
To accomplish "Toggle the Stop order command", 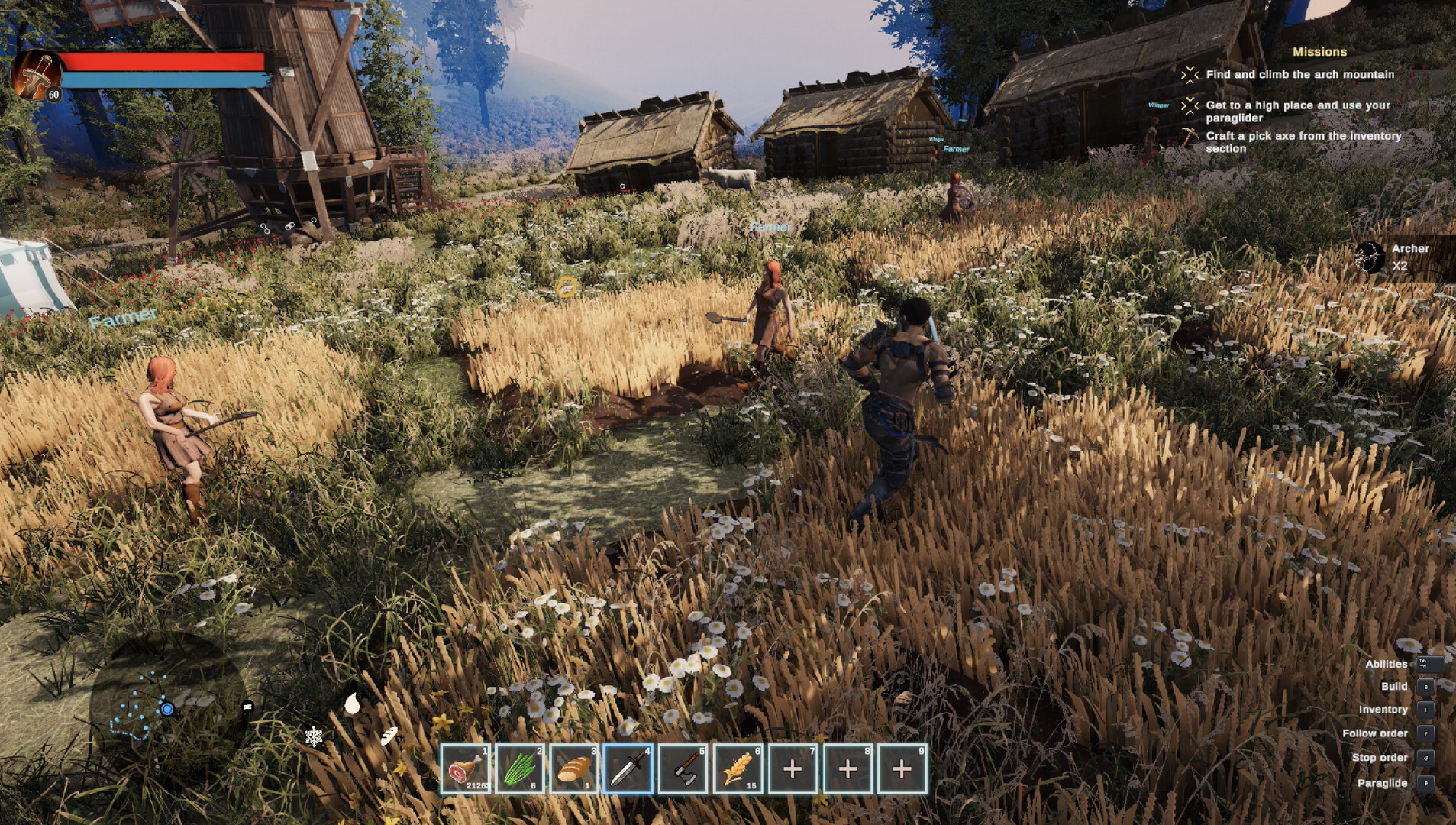I will [1382, 757].
